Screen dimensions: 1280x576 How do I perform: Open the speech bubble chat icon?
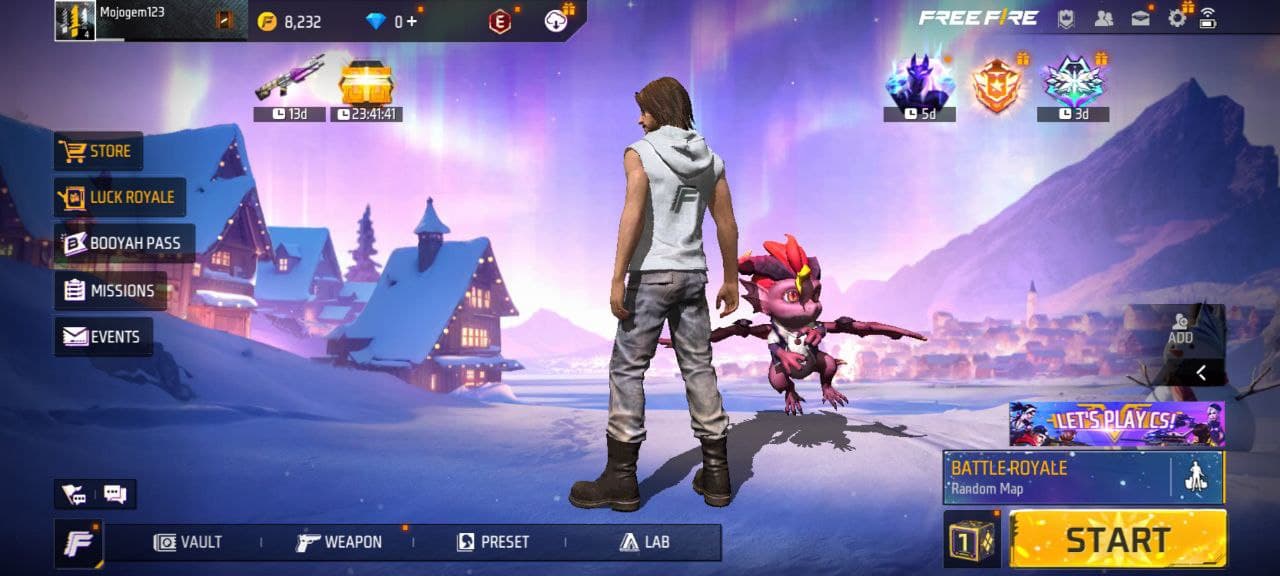[x=115, y=494]
